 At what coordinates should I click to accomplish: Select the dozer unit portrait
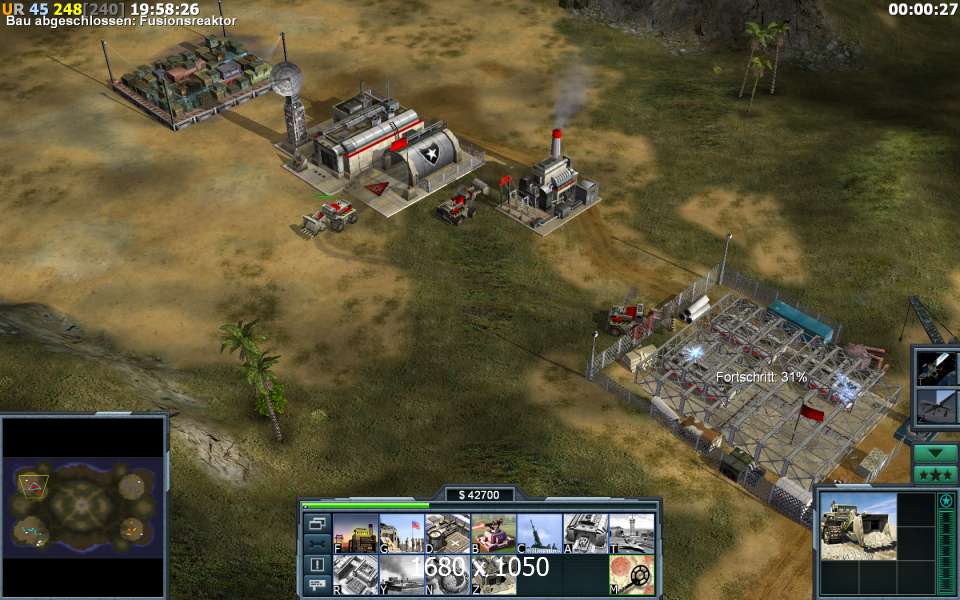(858, 525)
